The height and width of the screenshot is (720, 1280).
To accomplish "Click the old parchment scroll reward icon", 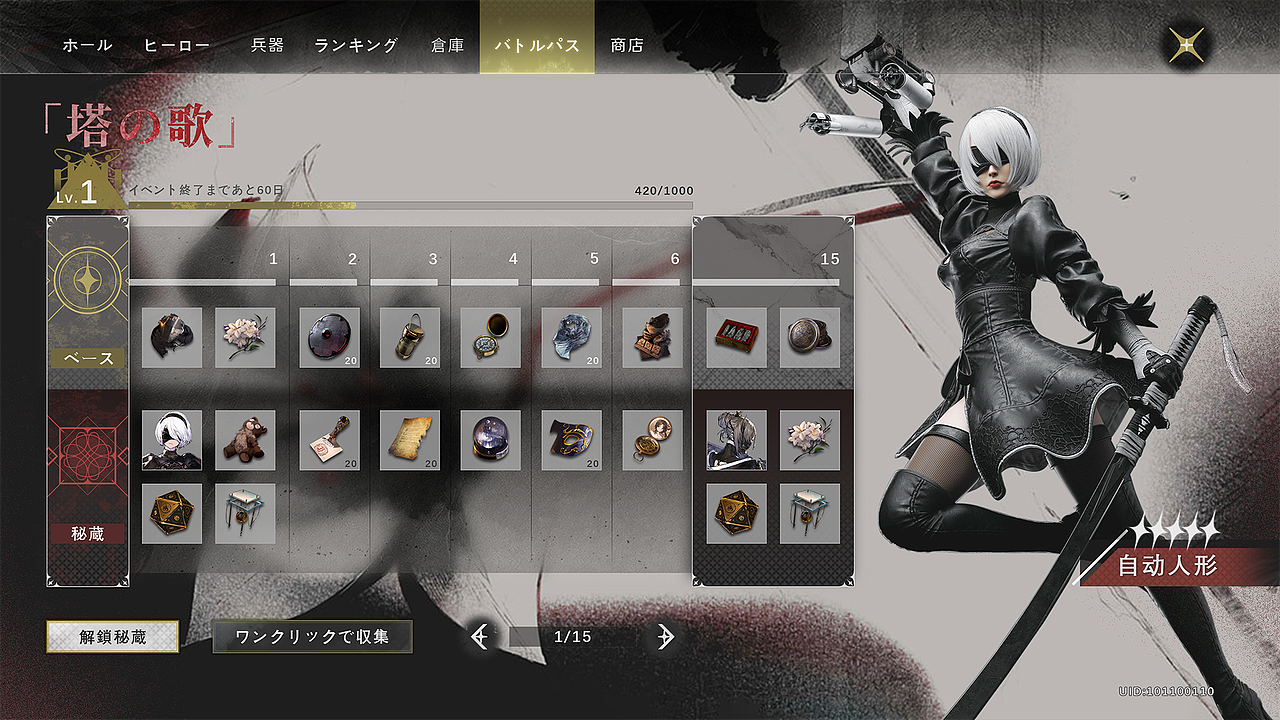I will (408, 440).
